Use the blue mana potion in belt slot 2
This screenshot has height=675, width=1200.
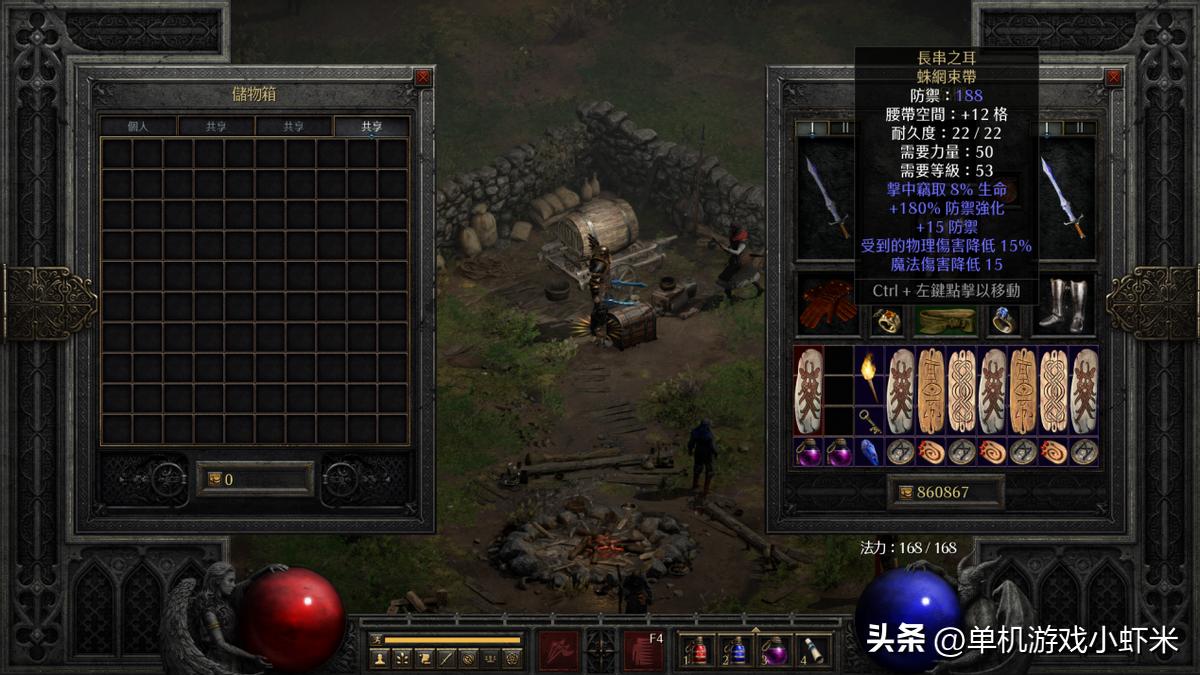pyautogui.click(x=737, y=651)
